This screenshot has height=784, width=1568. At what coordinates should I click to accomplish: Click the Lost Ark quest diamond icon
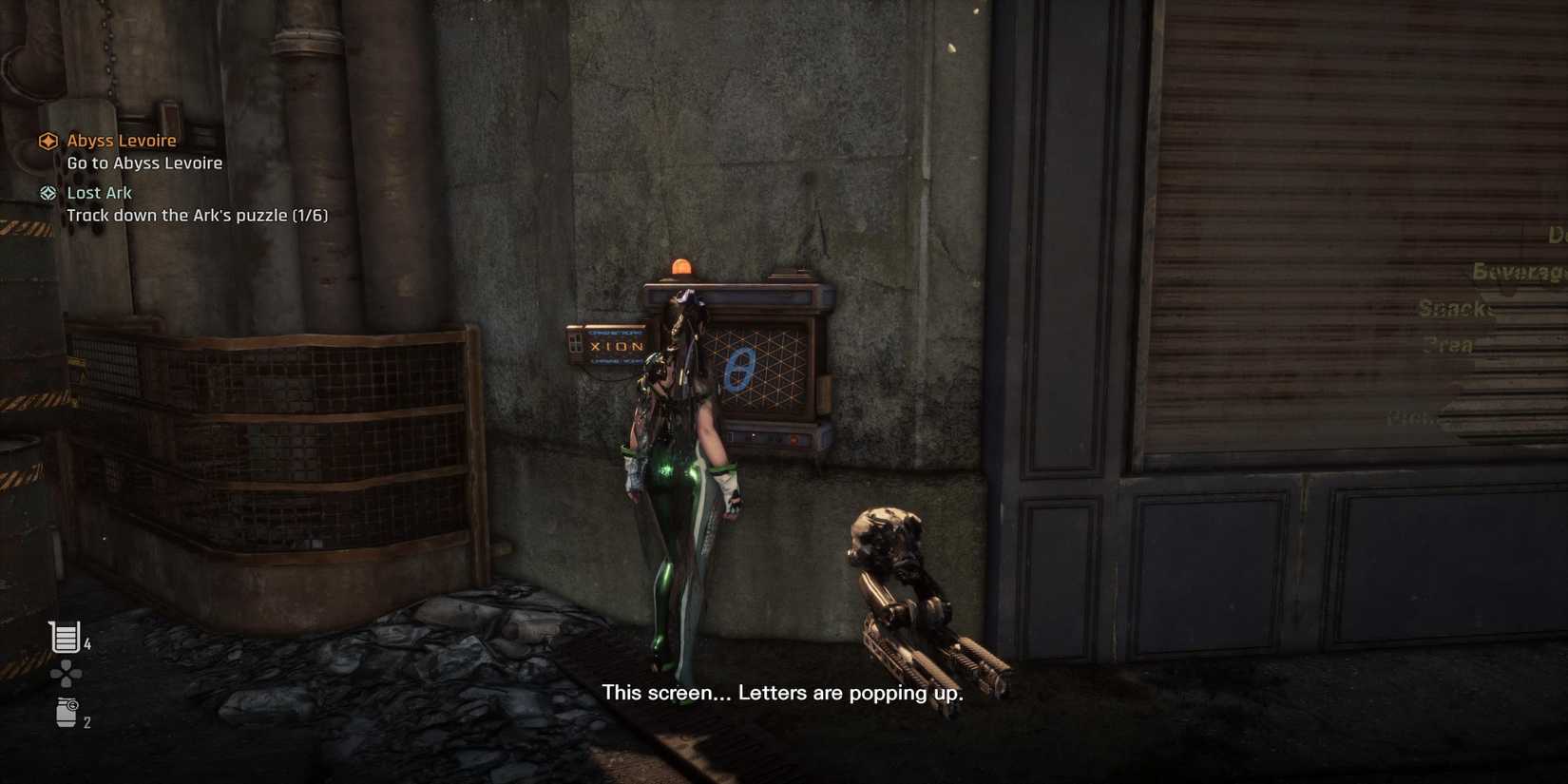click(x=48, y=192)
